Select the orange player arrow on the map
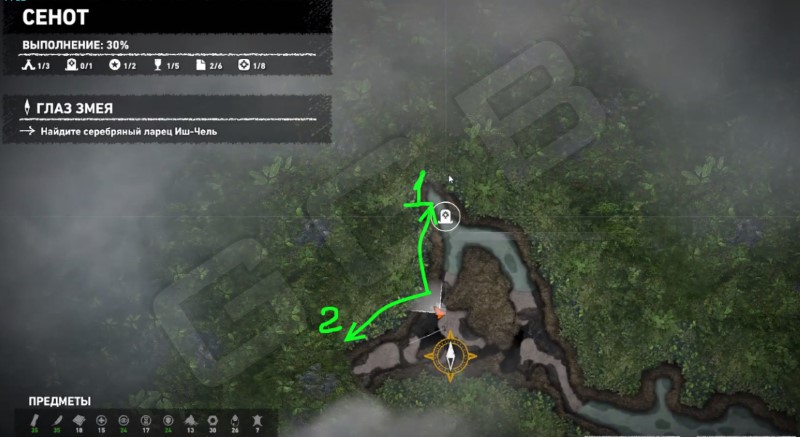 pyautogui.click(x=439, y=311)
